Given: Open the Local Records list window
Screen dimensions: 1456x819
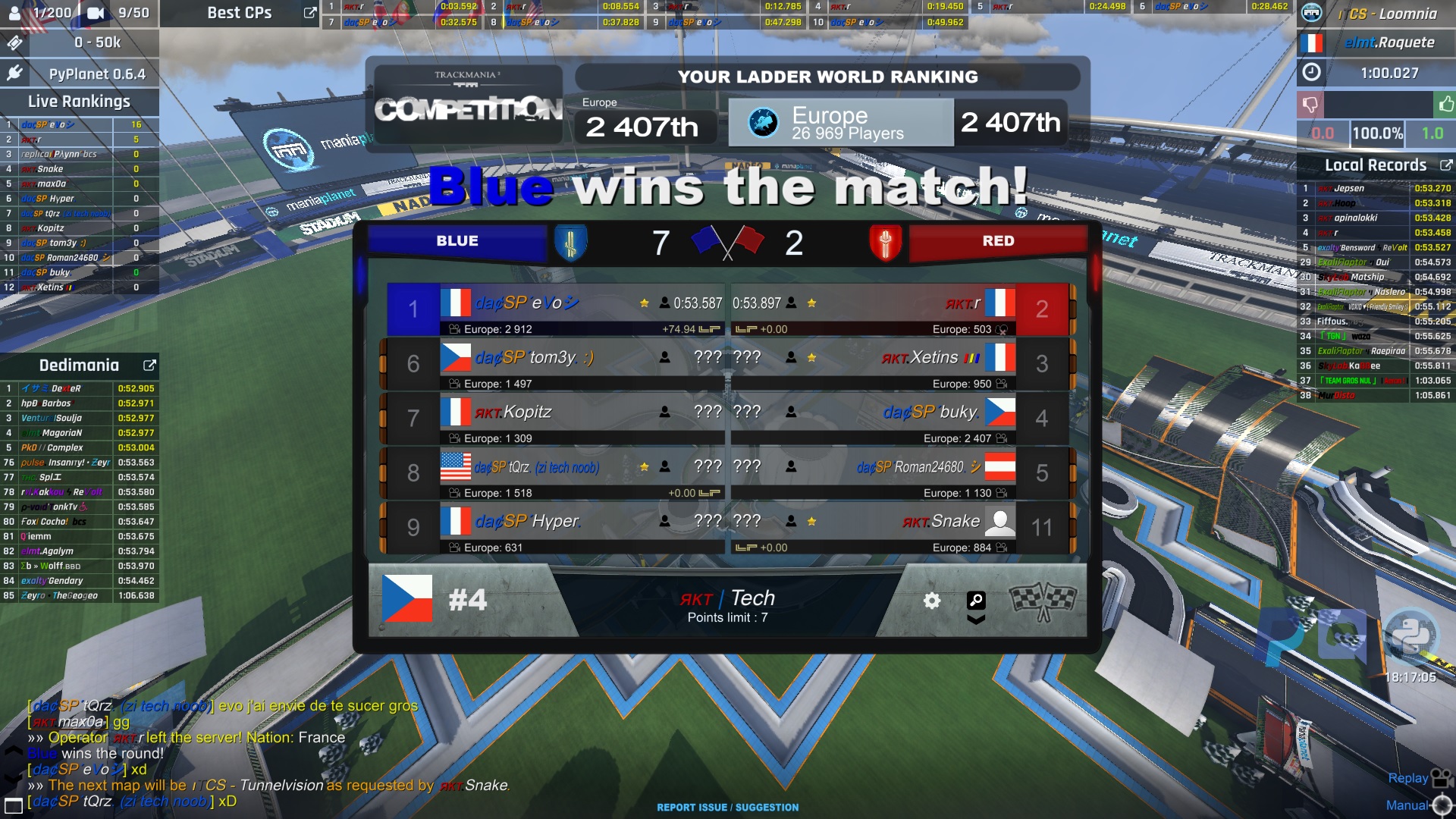Looking at the screenshot, I should click(x=1445, y=165).
